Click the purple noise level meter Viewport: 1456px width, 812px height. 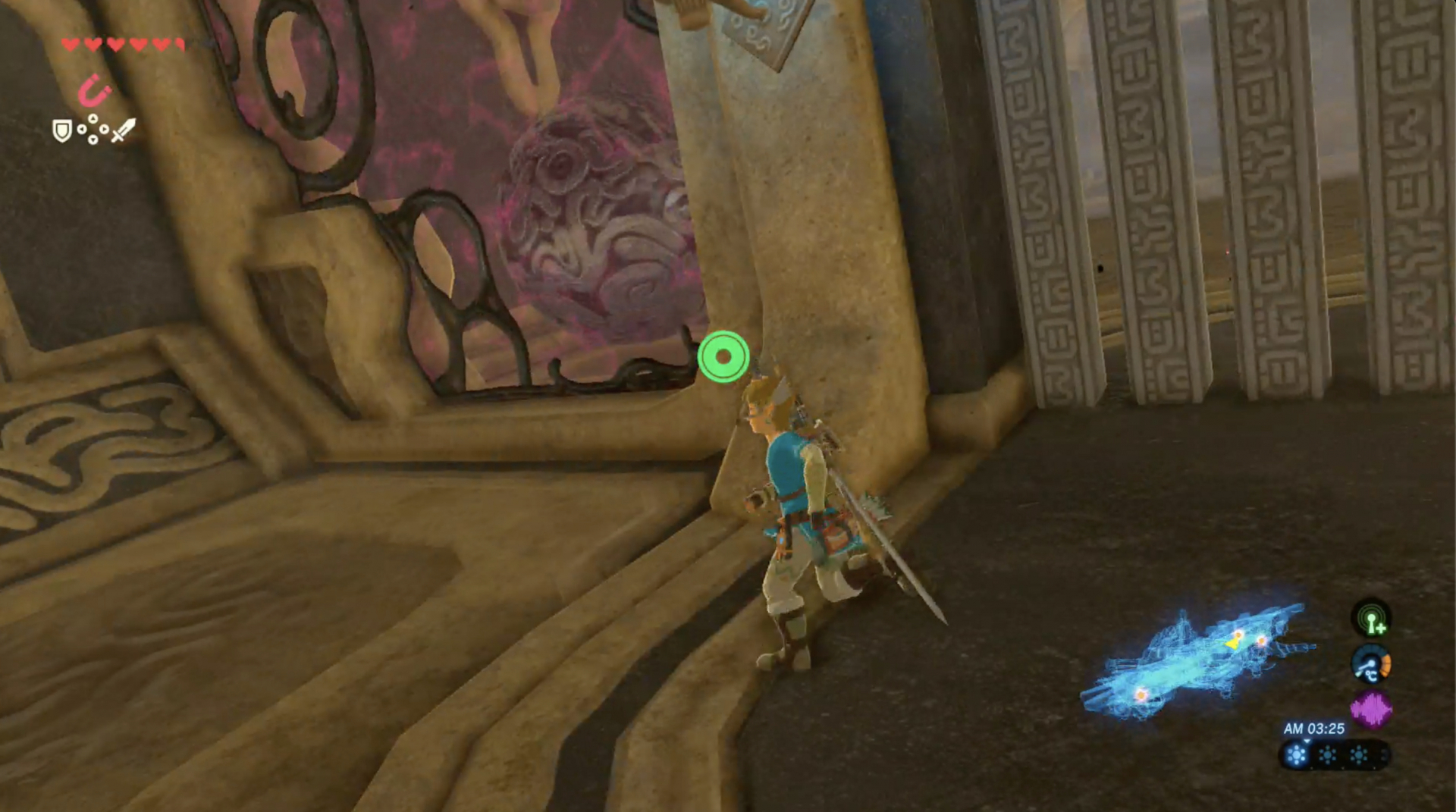click(1371, 708)
